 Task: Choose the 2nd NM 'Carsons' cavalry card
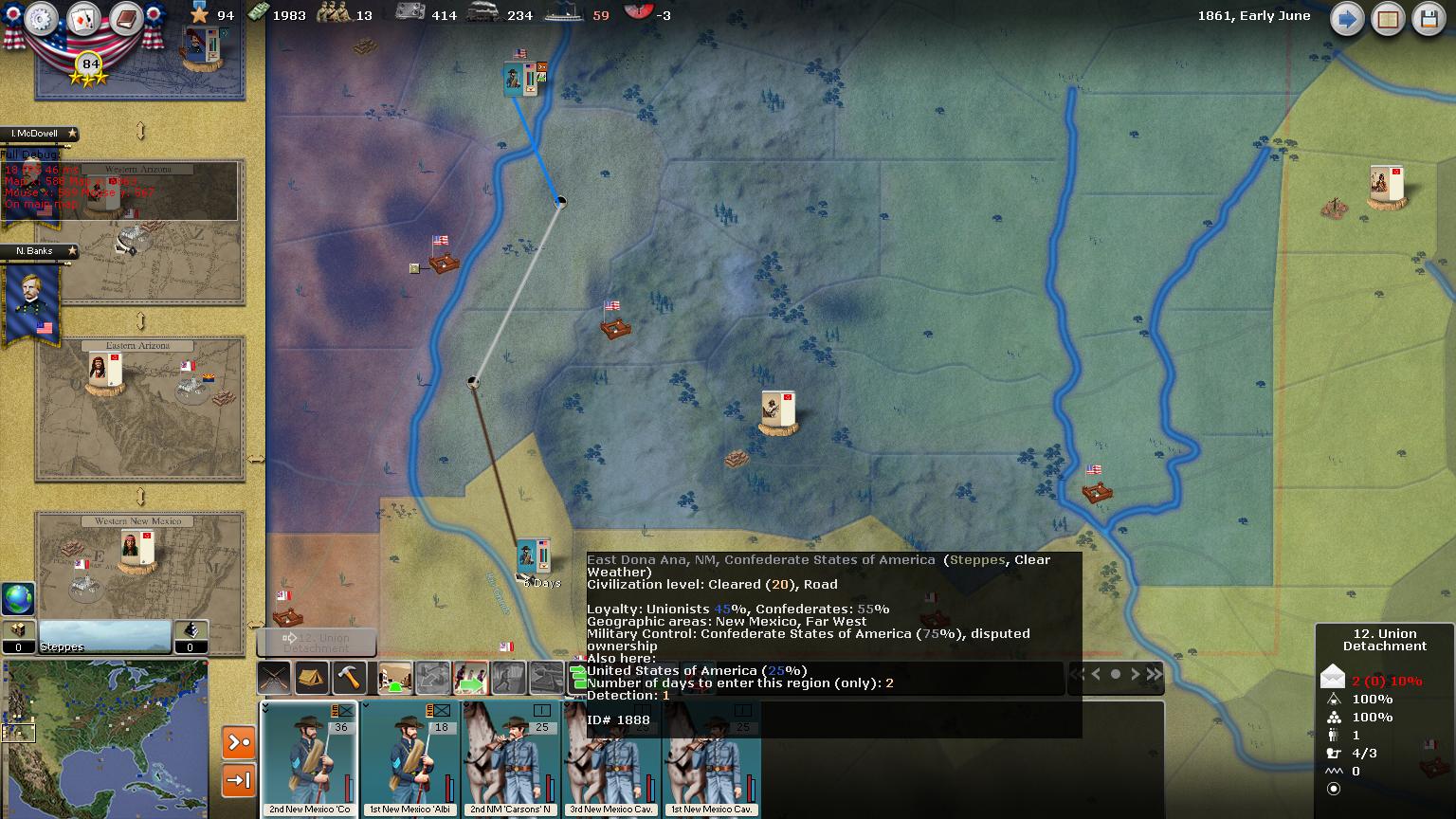512,758
